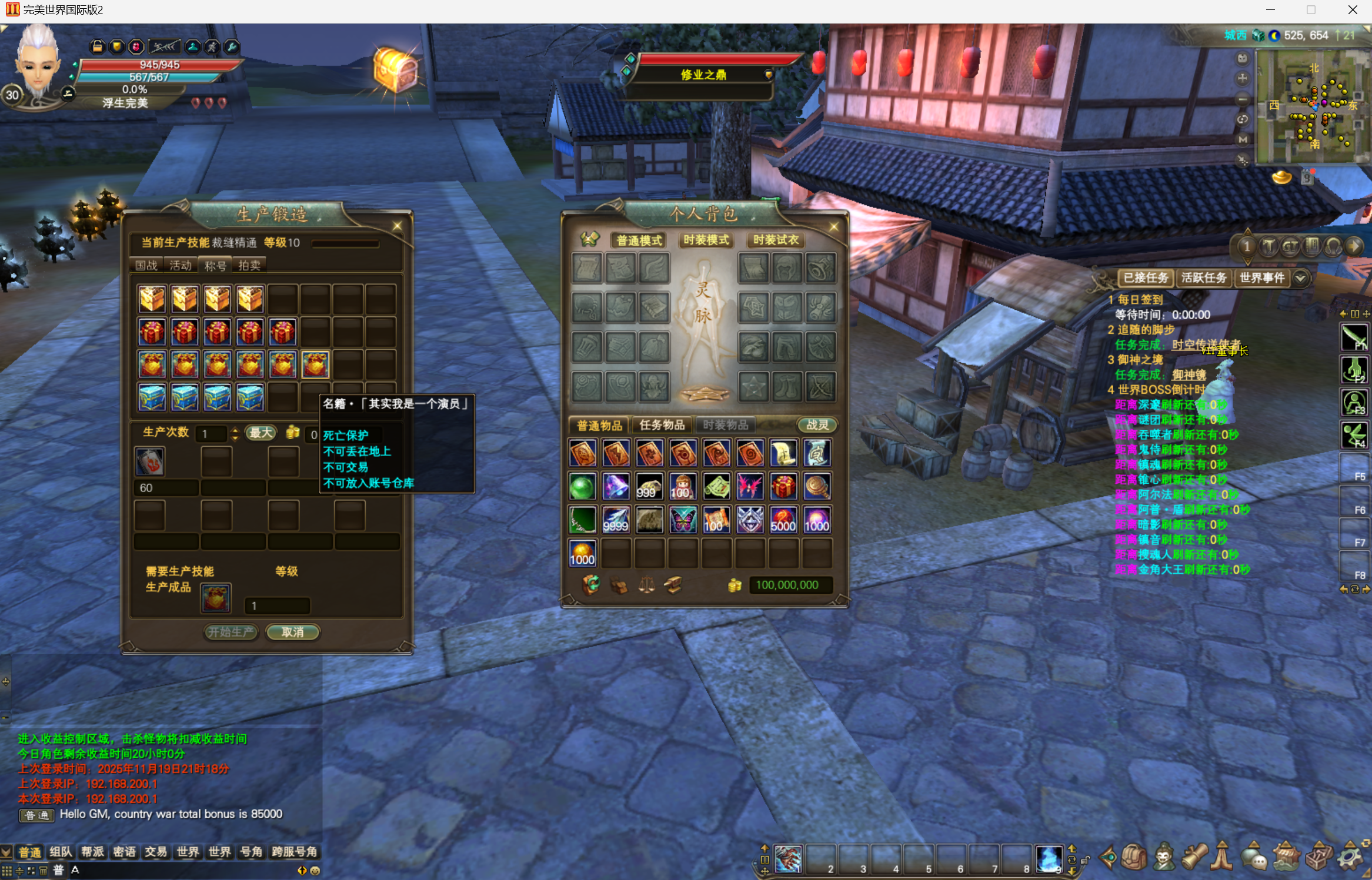Close the 个人背包 inventory window
Image resolution: width=1372 pixels, height=880 pixels.
(x=833, y=227)
